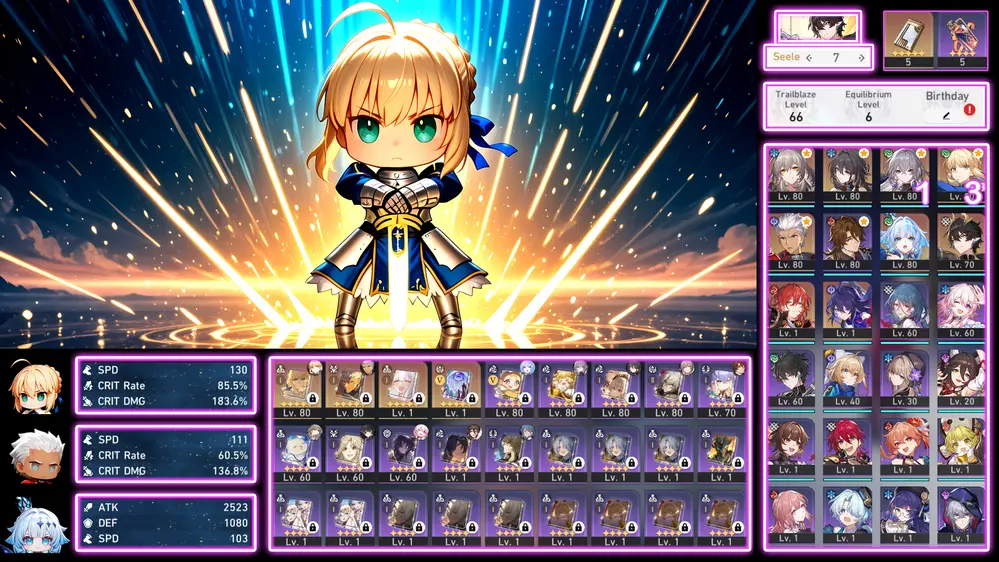This screenshot has height=562, width=999.
Task: Select the first Lv. 80 light cone
Action: (x=297, y=389)
